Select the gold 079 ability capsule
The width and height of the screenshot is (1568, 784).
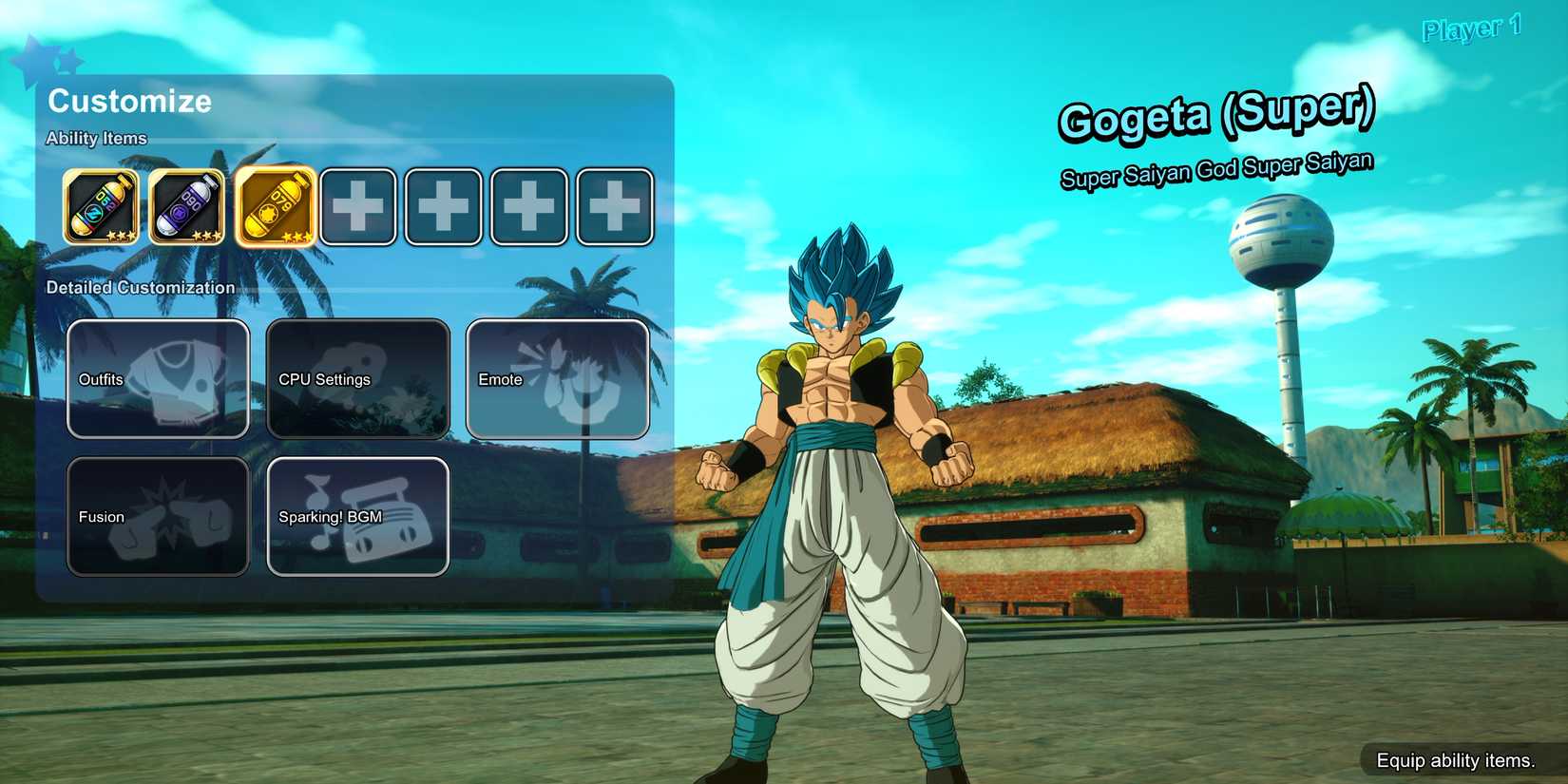pyautogui.click(x=274, y=205)
